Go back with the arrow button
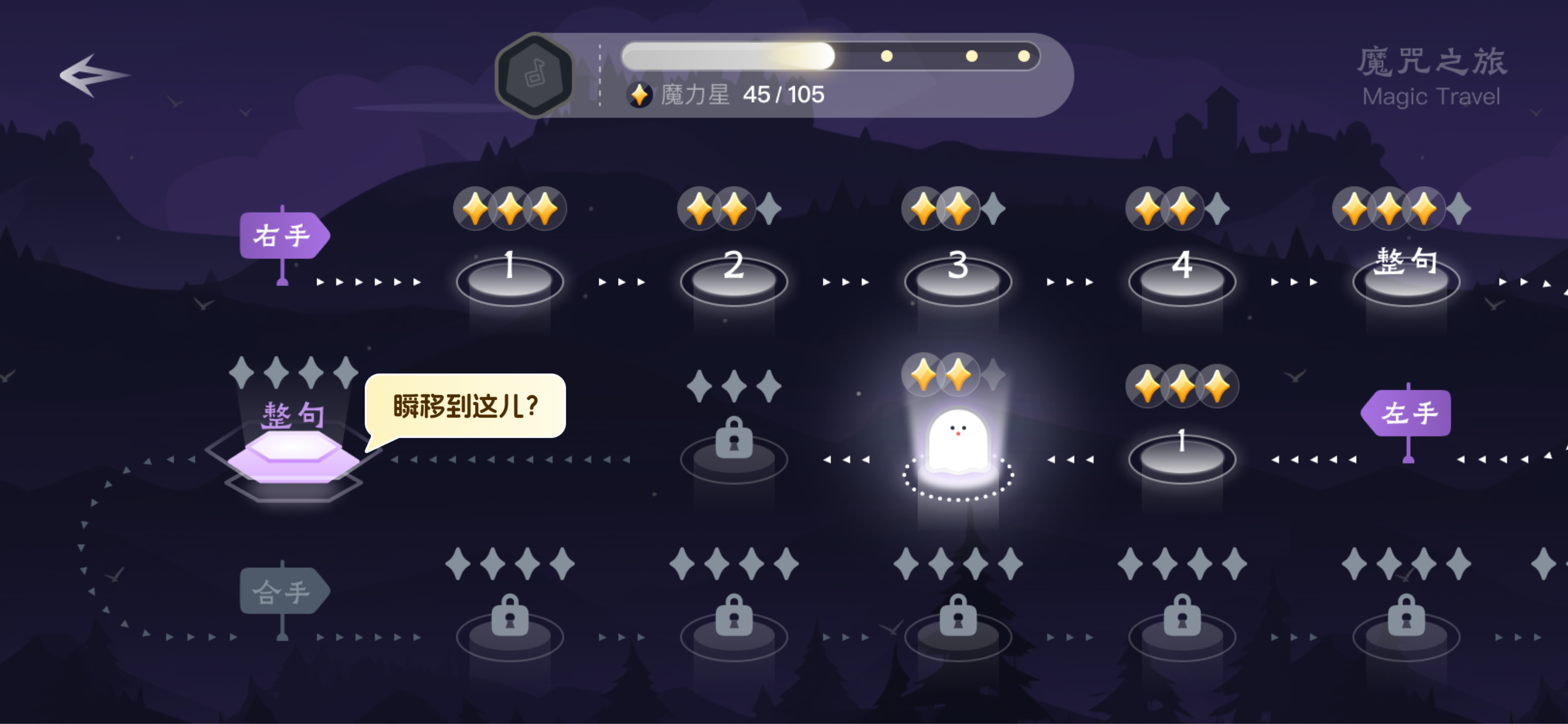 pos(94,76)
